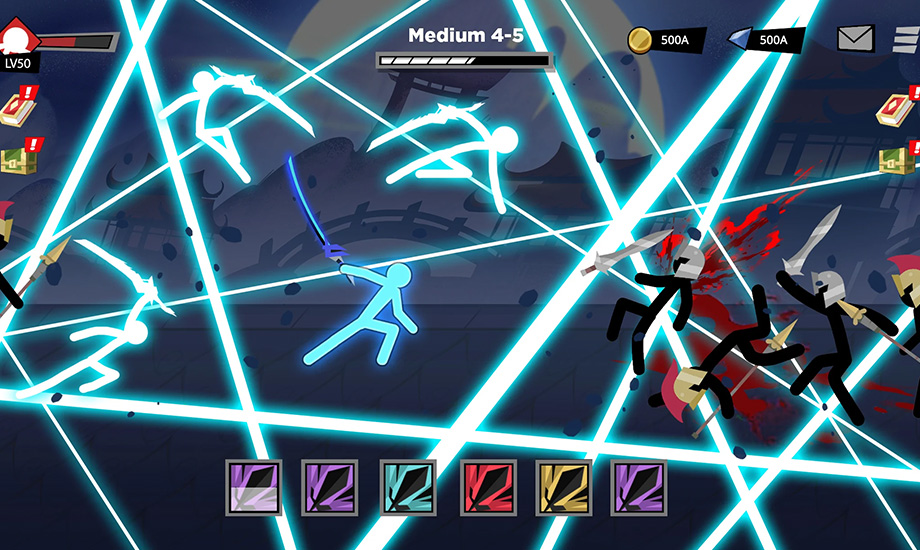920x550 pixels.
Task: Trigger the yellow sword skill
Action: [564, 487]
